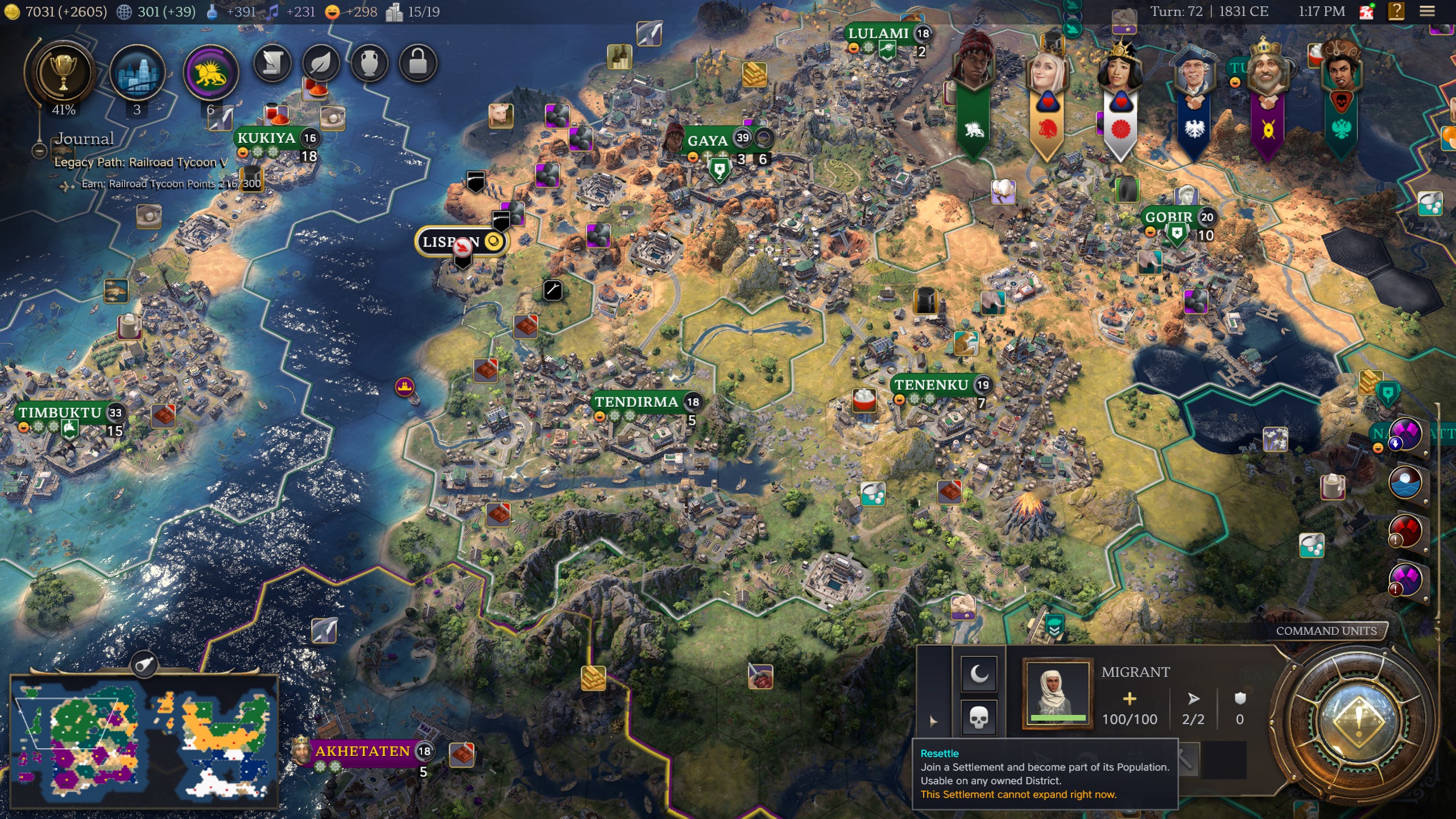Image resolution: width=1456 pixels, height=819 pixels.
Task: Expand unit actions via the side arrow
Action: 932,722
